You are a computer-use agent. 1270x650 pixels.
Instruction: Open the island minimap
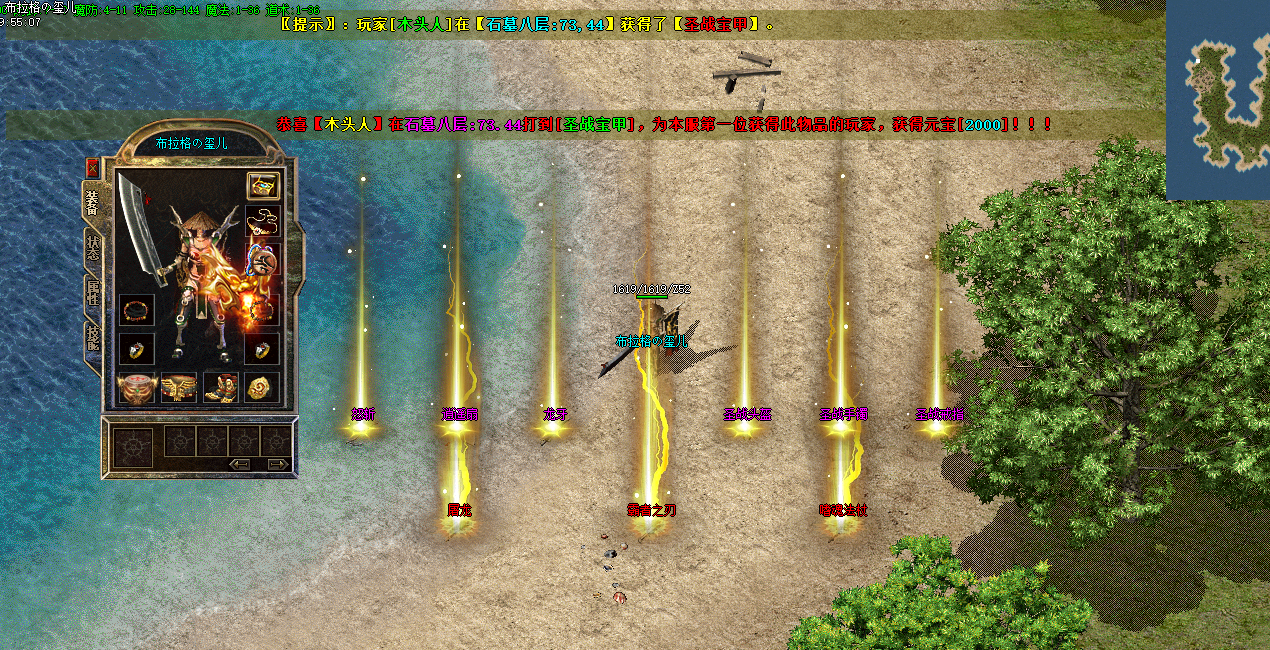click(x=1218, y=98)
